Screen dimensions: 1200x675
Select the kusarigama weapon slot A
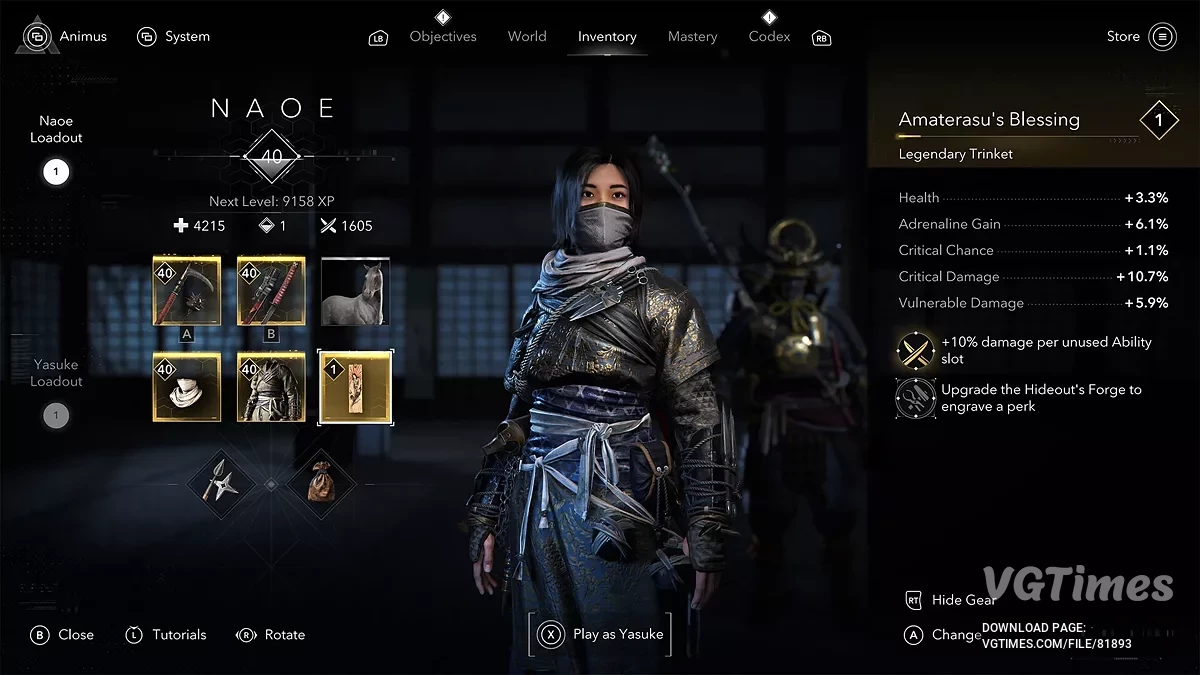187,291
